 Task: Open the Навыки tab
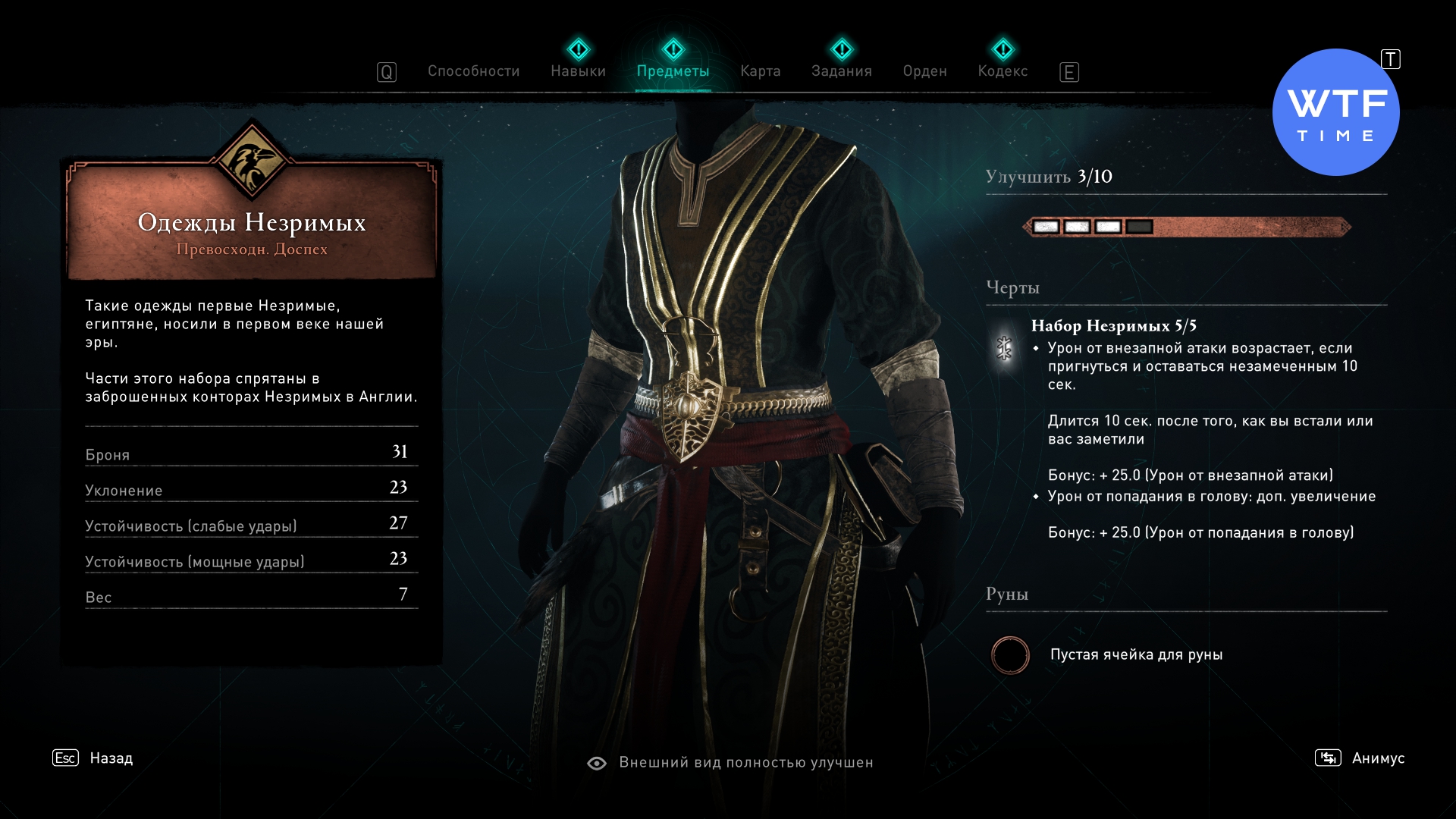pyautogui.click(x=578, y=71)
